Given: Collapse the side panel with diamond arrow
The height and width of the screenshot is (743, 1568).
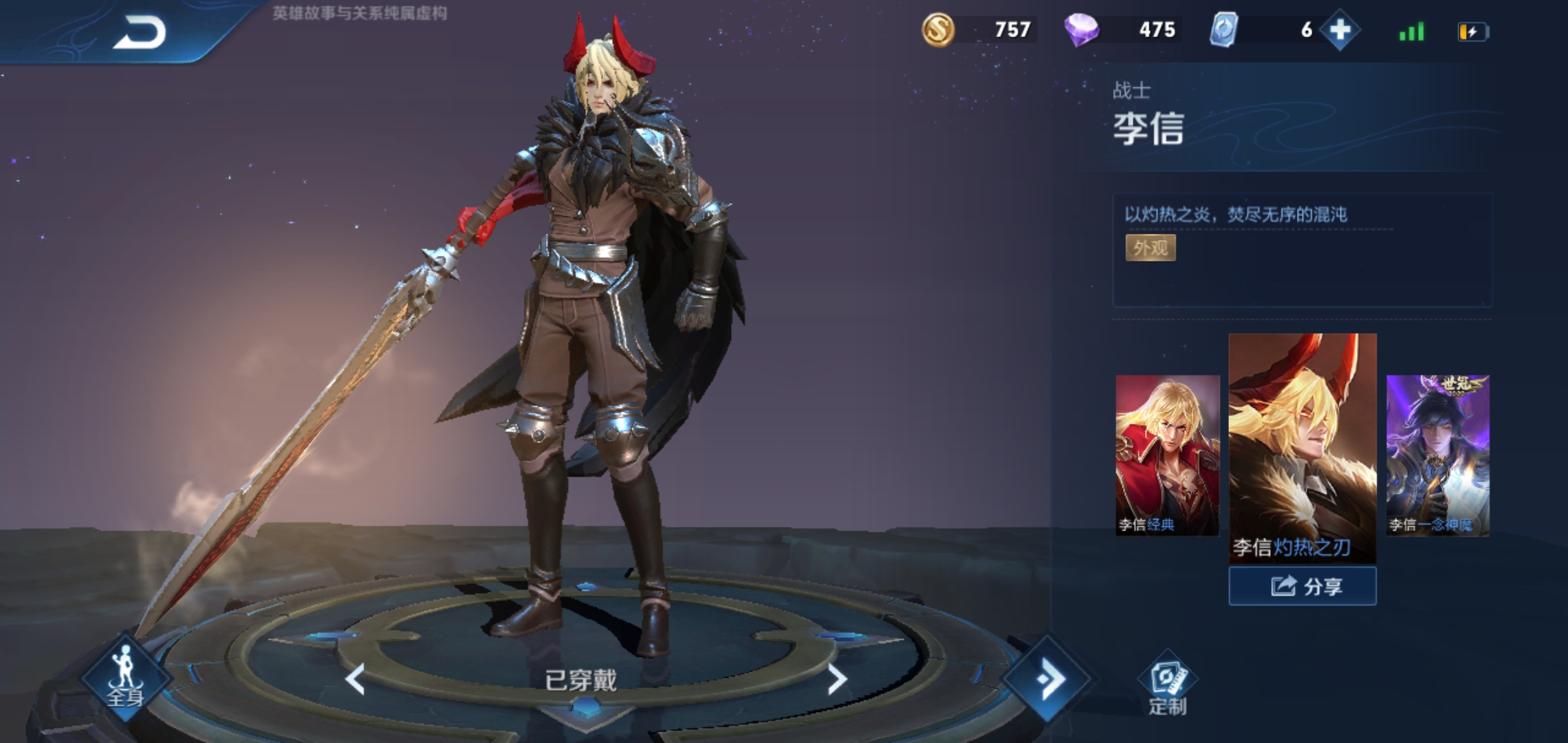Looking at the screenshot, I should (x=1048, y=680).
